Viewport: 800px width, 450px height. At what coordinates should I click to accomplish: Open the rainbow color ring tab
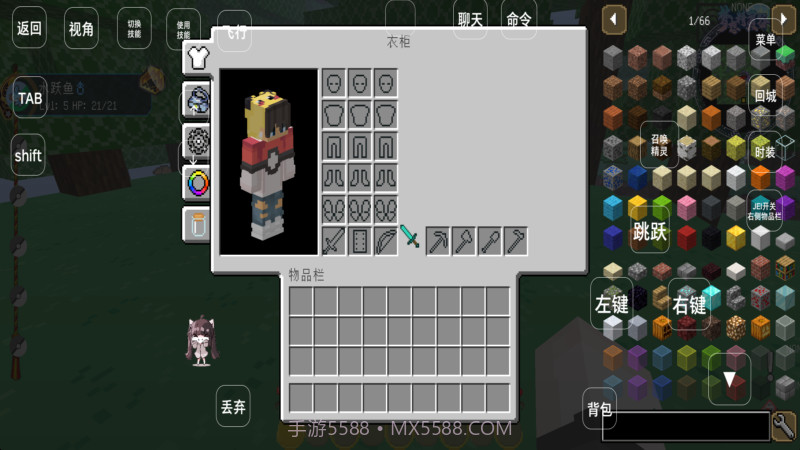(x=197, y=183)
